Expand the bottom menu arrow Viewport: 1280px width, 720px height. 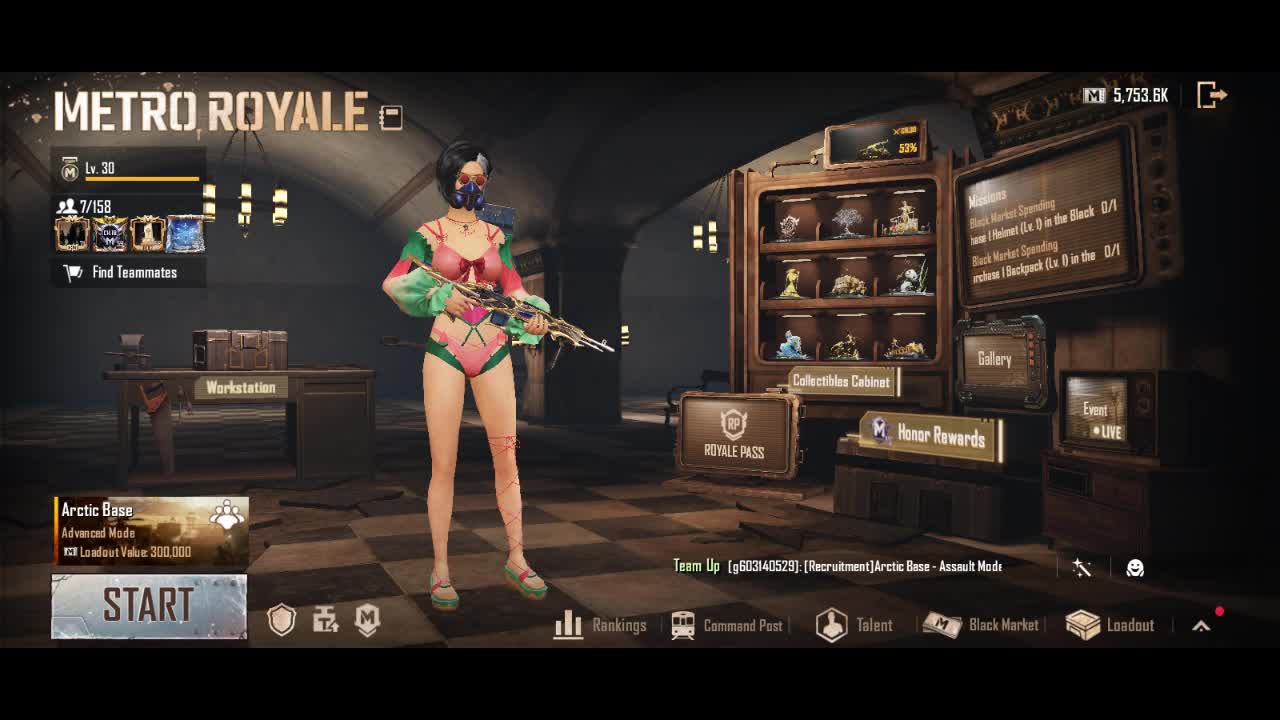pos(1201,626)
